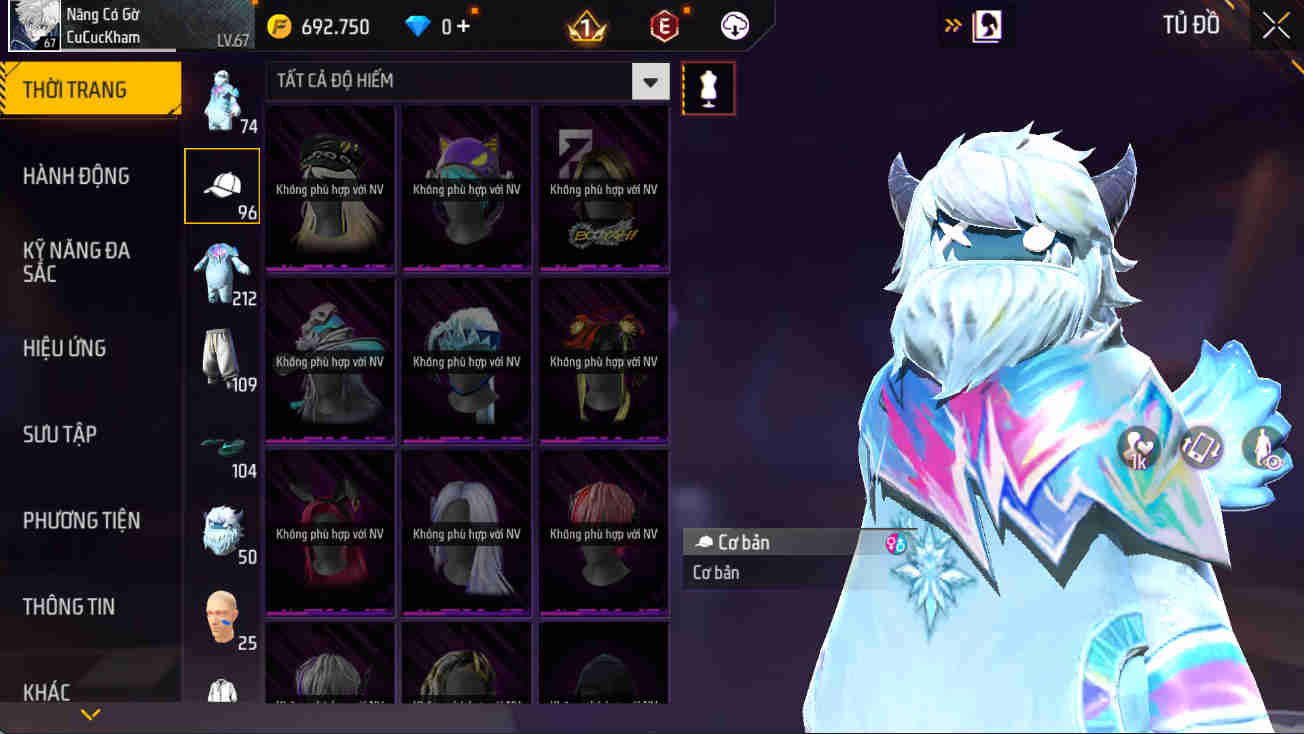
Task: Click the mannequin preview icon
Action: 708,88
